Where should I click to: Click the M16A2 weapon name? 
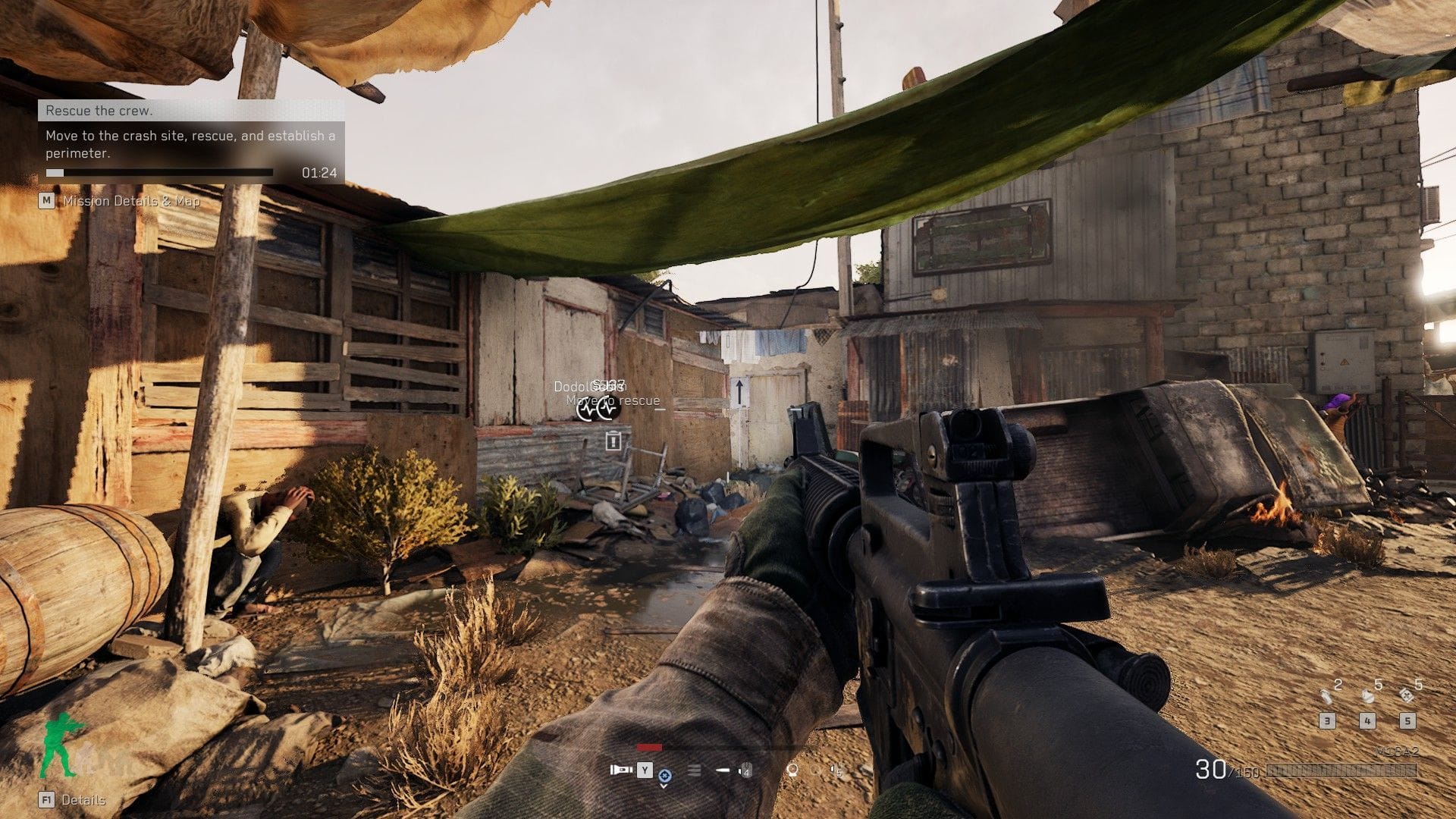(x=1396, y=752)
